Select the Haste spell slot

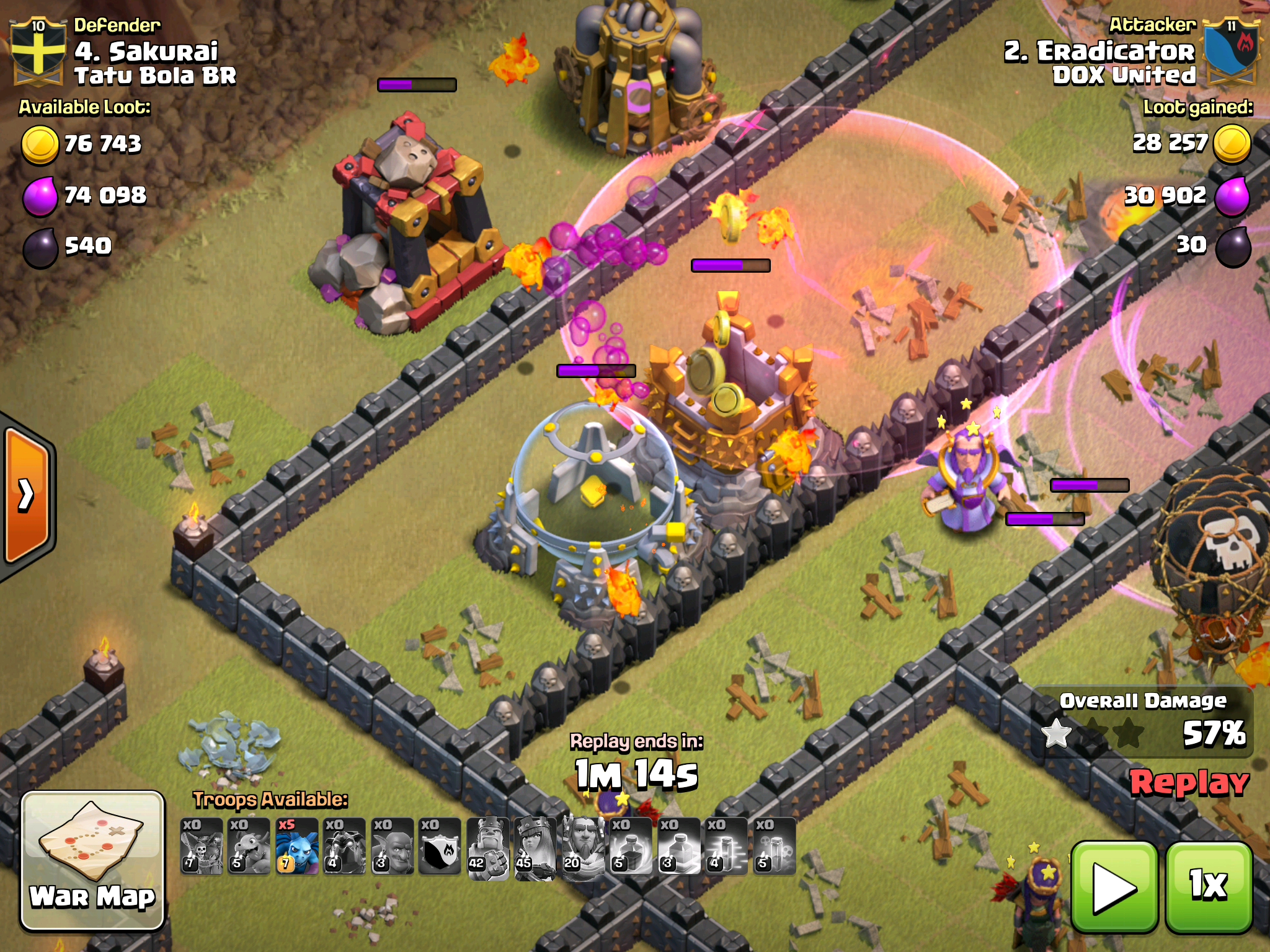point(727,846)
